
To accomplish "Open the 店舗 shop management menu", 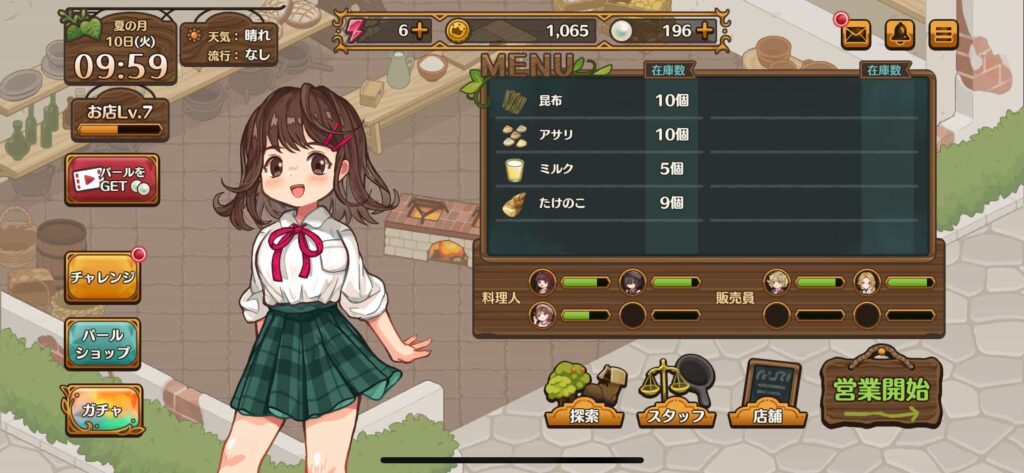I will tap(770, 395).
